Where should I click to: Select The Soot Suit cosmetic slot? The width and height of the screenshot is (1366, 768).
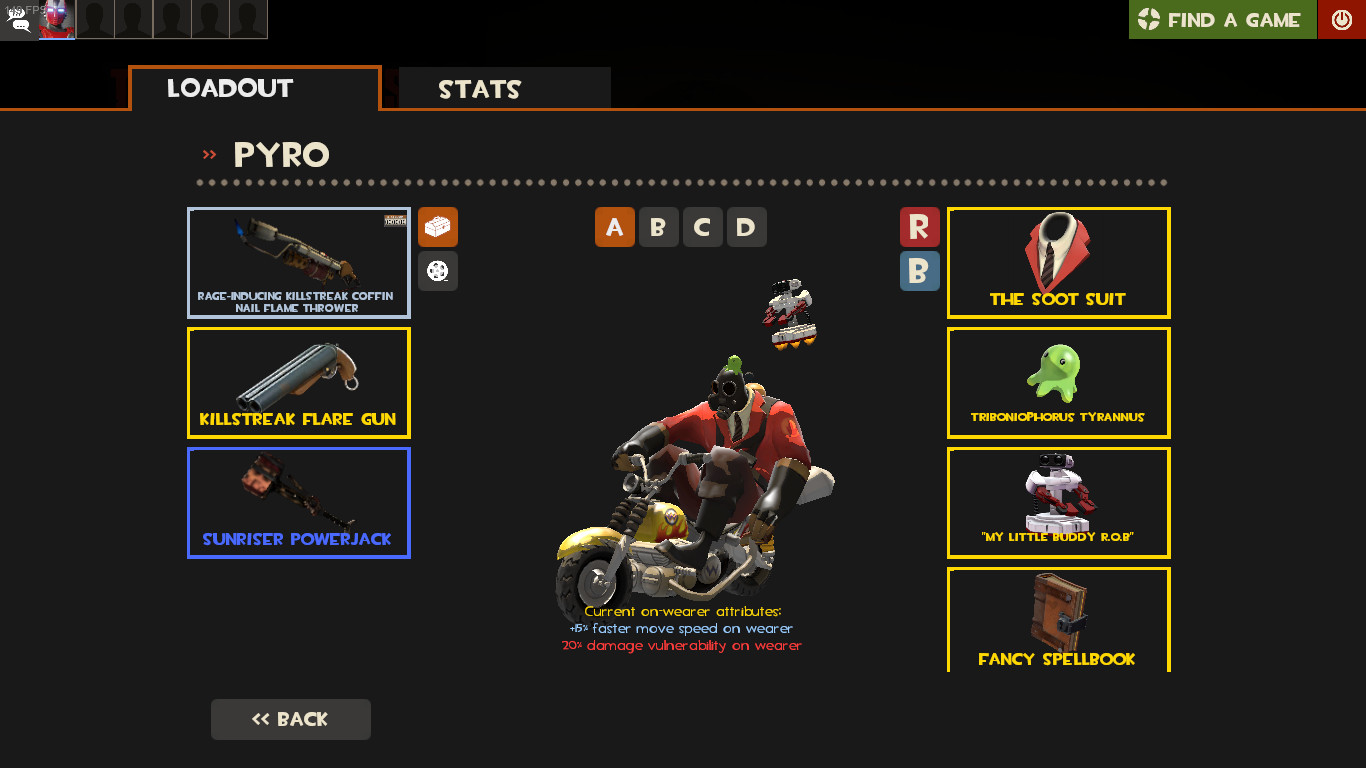pos(1058,262)
